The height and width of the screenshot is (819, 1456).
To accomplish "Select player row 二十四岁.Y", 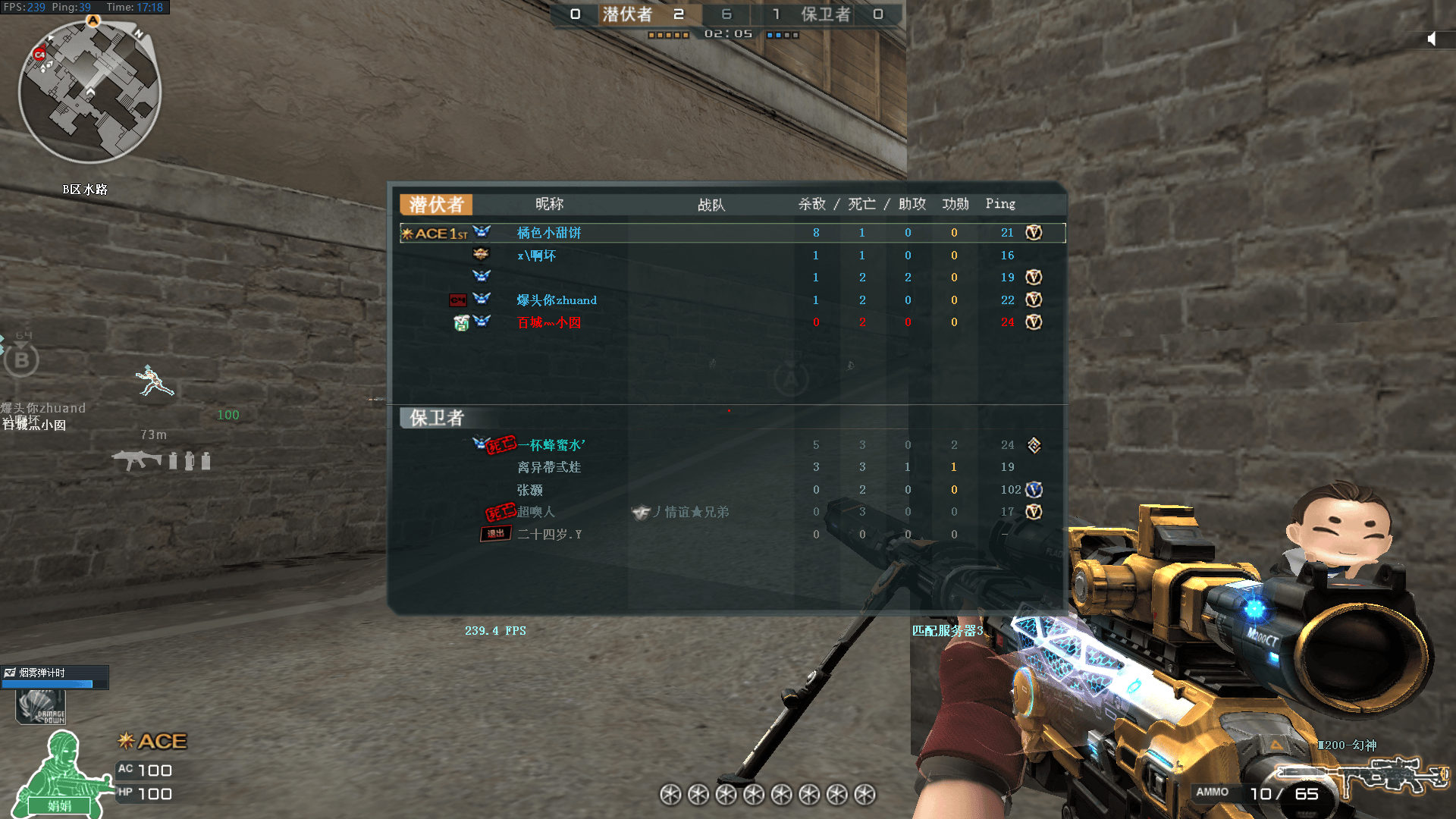I will (x=549, y=535).
